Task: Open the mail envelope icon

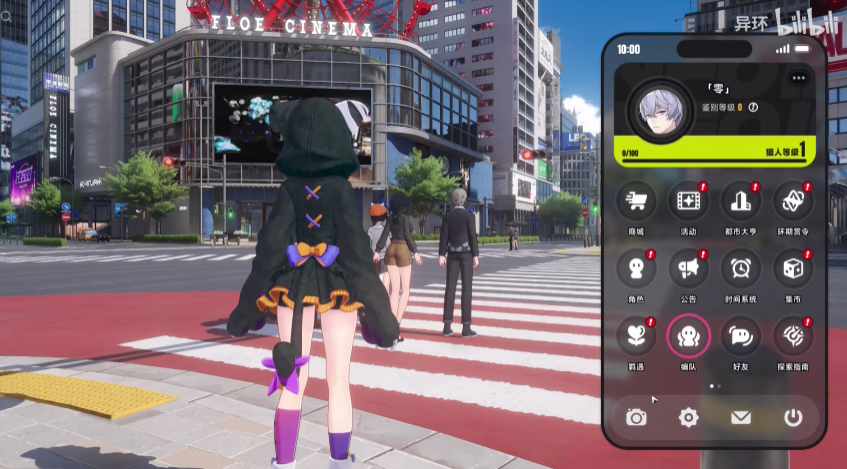Action: pyautogui.click(x=740, y=417)
